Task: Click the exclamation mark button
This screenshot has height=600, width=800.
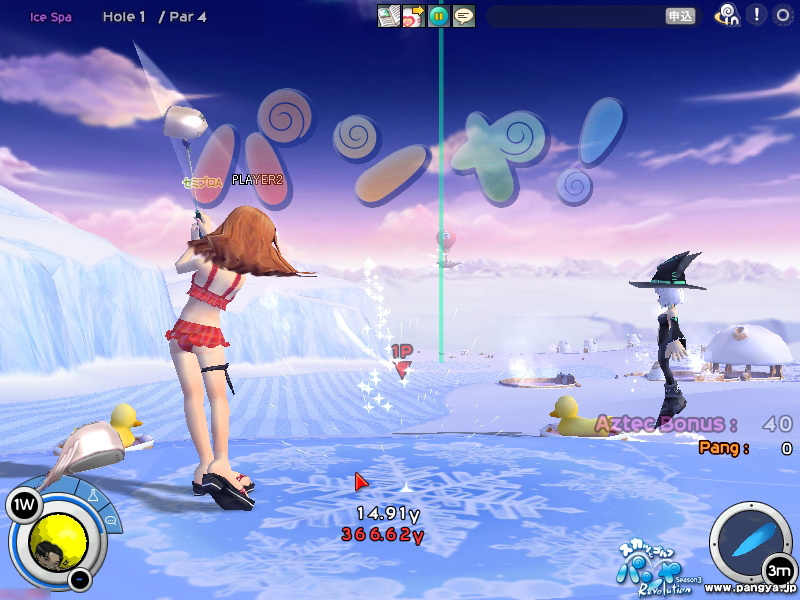Action: pyautogui.click(x=757, y=15)
